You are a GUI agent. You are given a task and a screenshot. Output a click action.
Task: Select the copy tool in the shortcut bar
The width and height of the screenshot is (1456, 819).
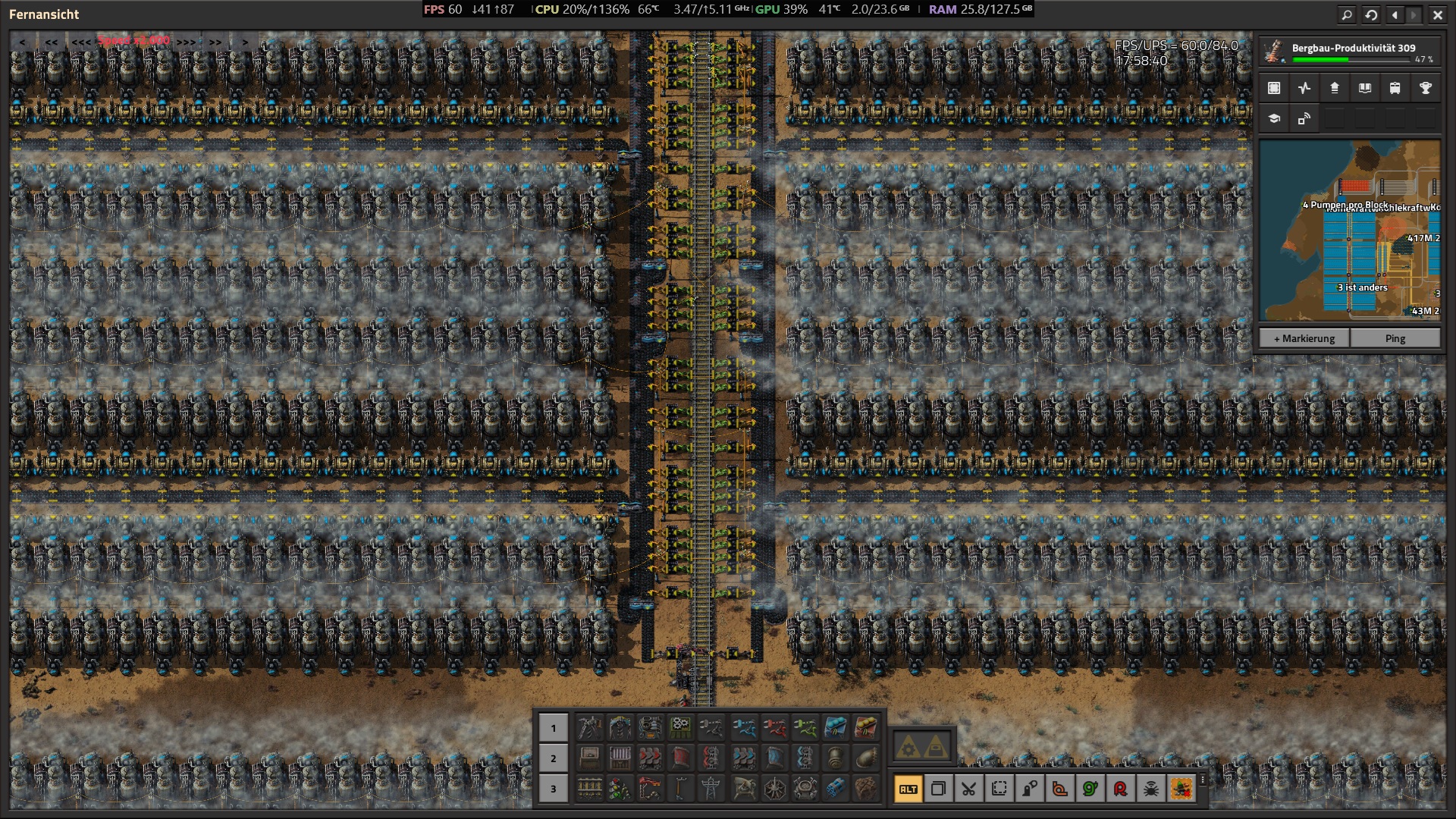tap(939, 789)
